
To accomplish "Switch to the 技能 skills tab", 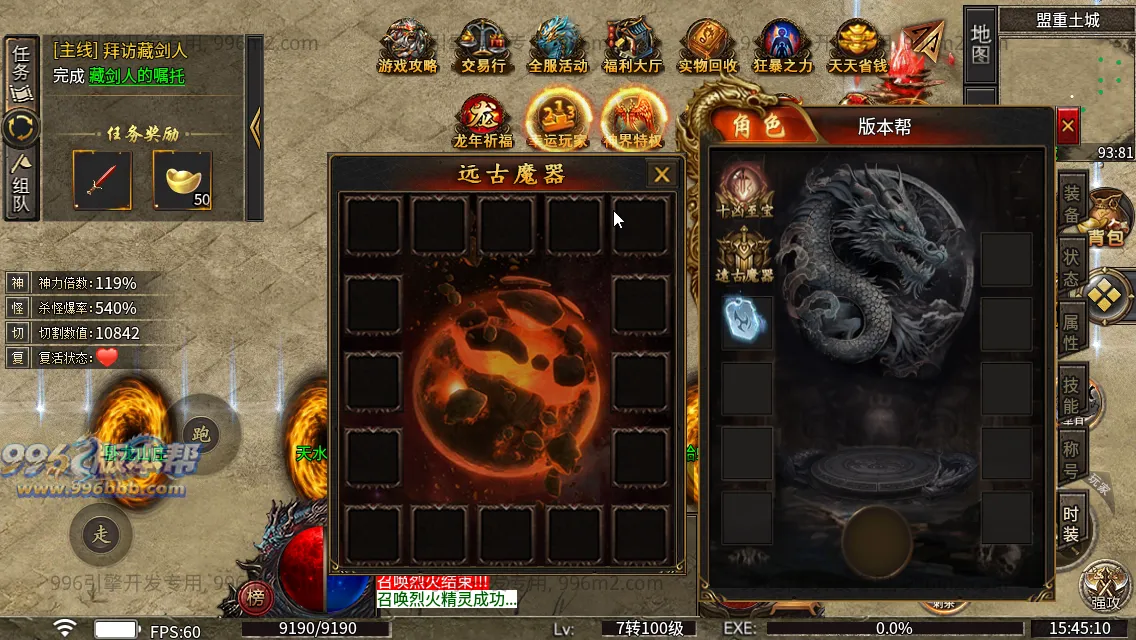I will point(1071,395).
